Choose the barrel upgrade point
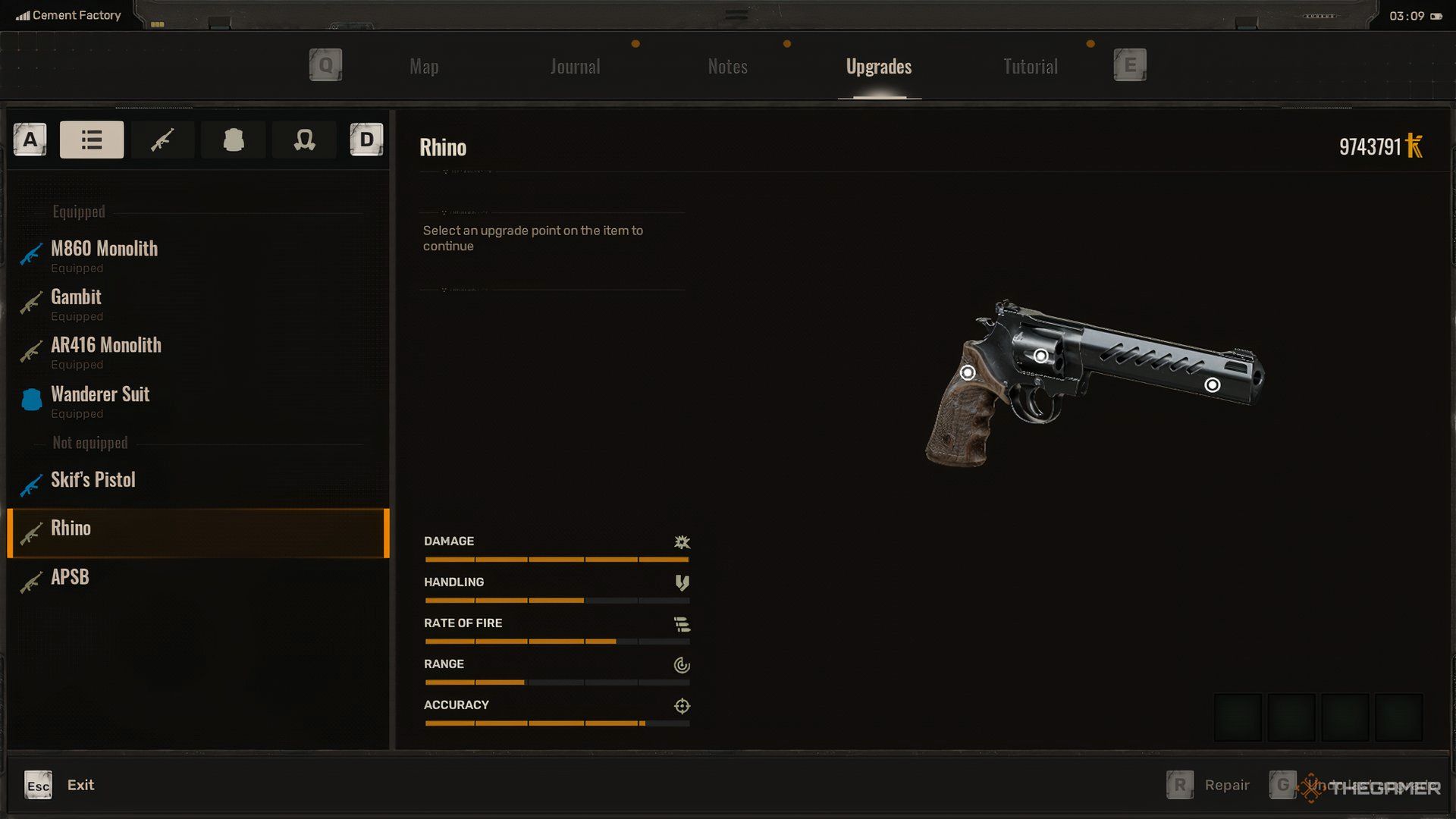 (1213, 385)
